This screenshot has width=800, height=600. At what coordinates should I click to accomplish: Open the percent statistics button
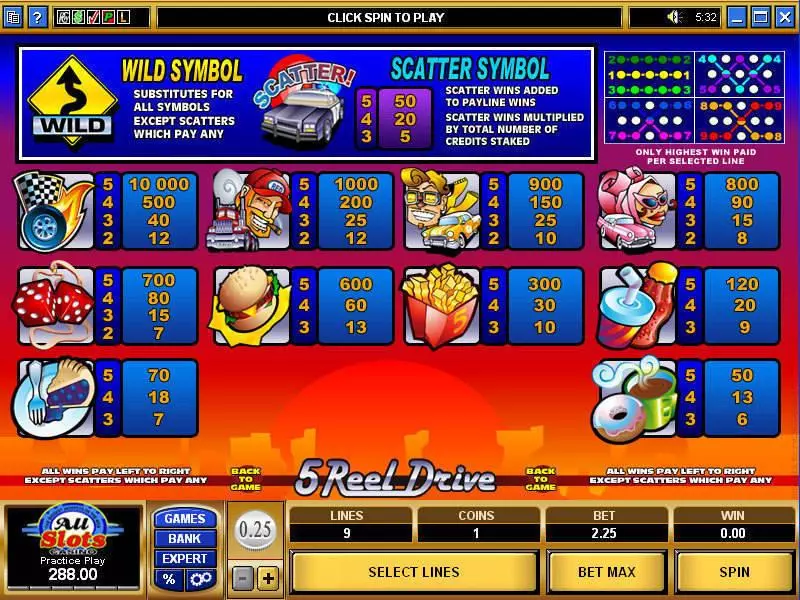(x=169, y=579)
